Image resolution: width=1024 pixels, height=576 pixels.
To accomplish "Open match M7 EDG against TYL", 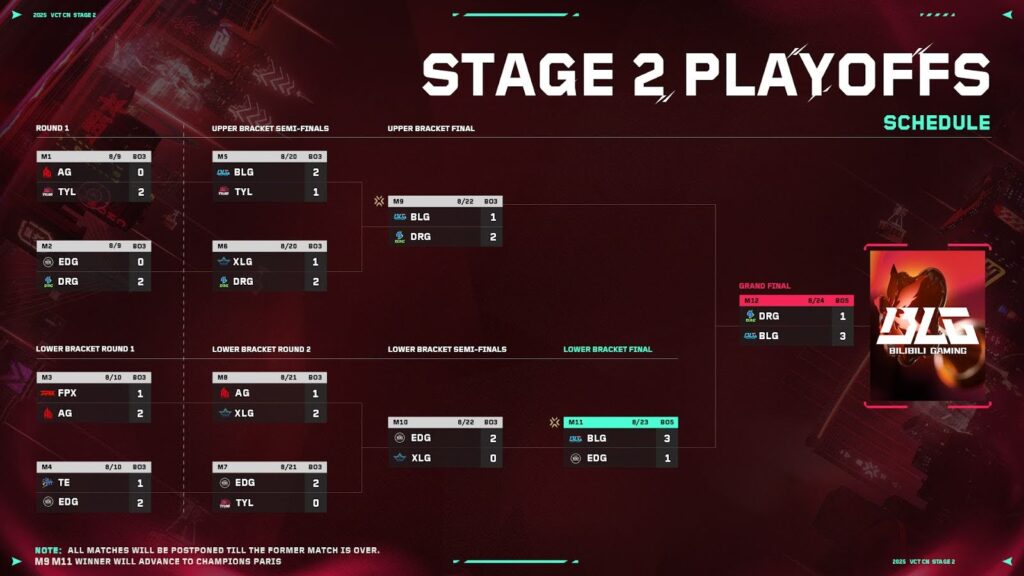I will click(x=269, y=488).
